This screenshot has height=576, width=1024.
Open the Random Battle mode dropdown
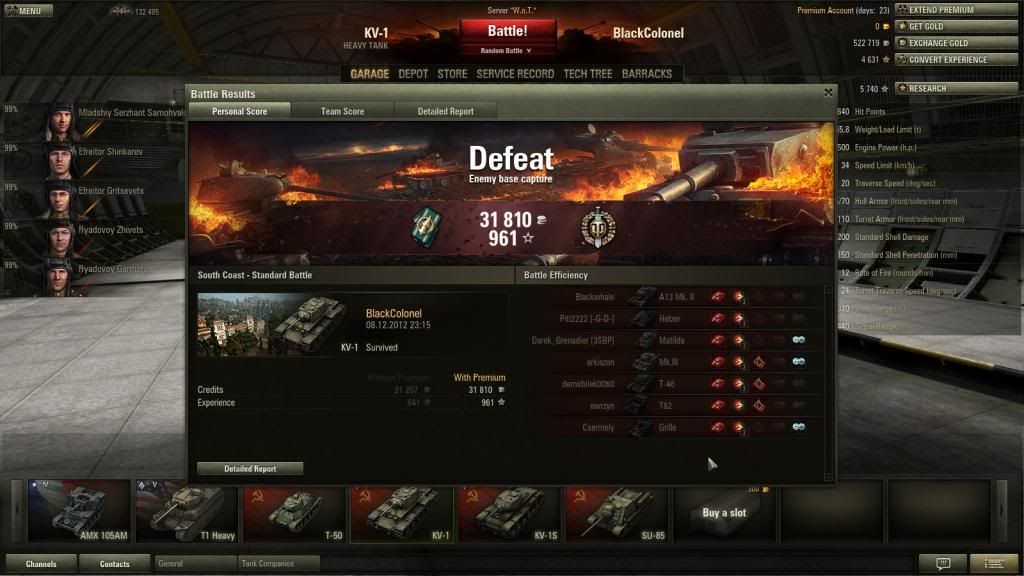(x=507, y=50)
